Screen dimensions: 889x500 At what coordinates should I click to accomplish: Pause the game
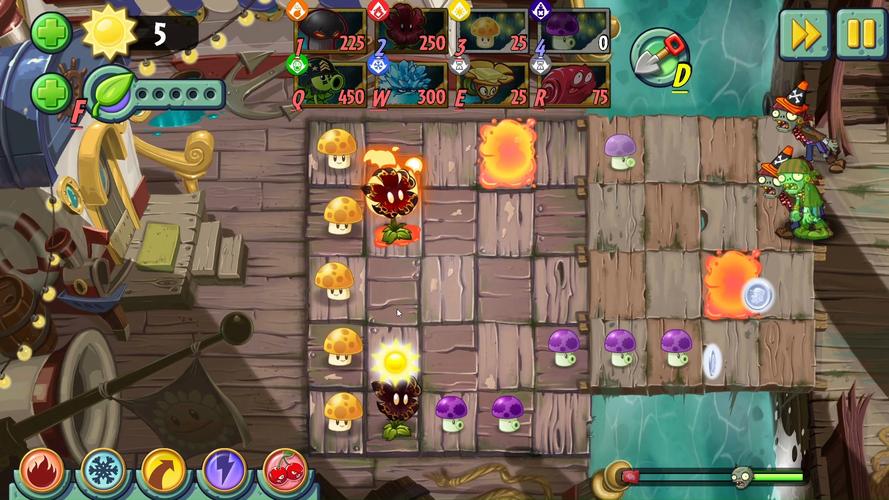tap(860, 33)
